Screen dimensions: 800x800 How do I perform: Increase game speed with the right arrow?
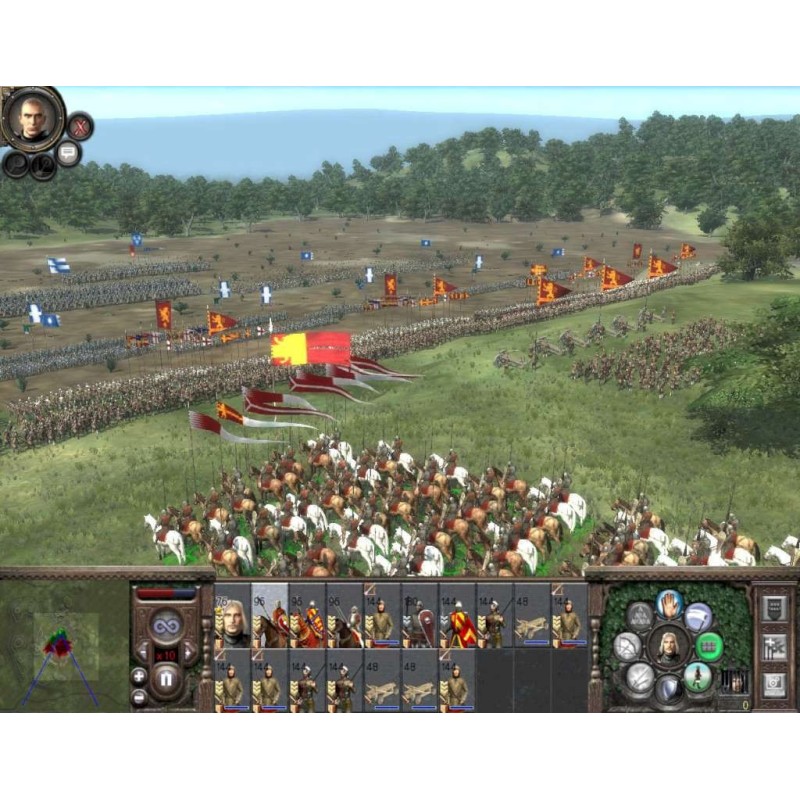point(191,653)
